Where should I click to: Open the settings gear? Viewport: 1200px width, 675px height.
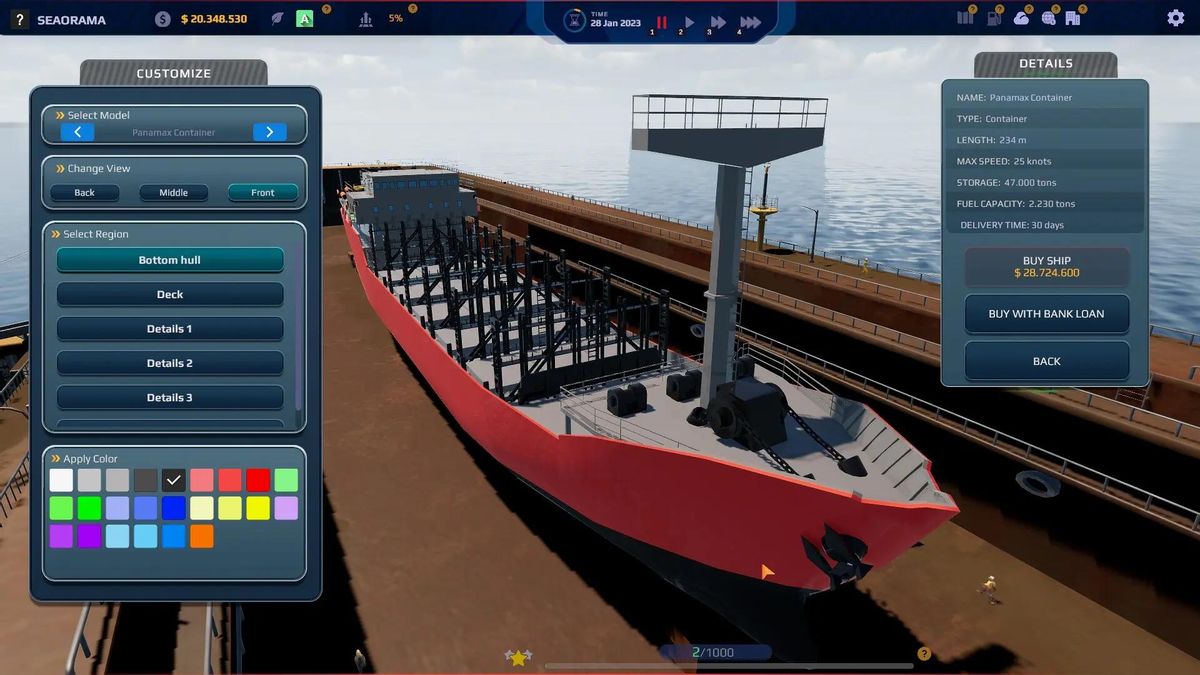(1175, 18)
